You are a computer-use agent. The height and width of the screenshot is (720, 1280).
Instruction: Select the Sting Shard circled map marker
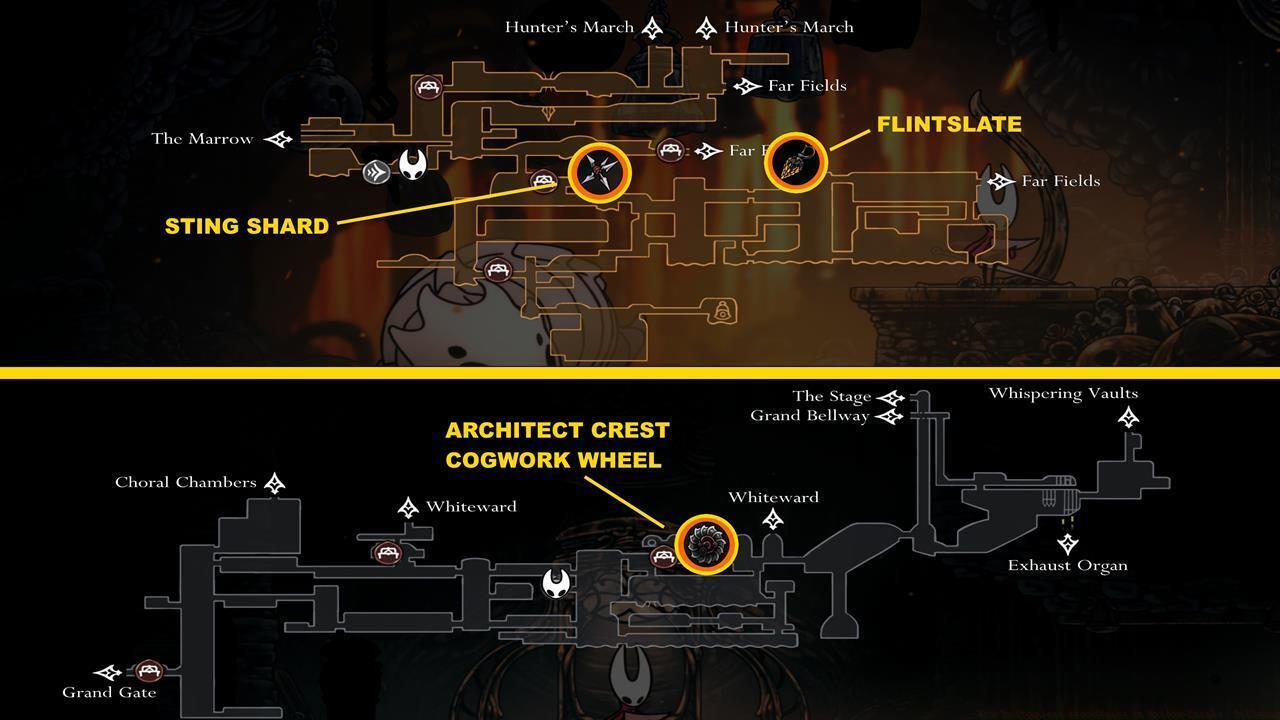(x=599, y=172)
